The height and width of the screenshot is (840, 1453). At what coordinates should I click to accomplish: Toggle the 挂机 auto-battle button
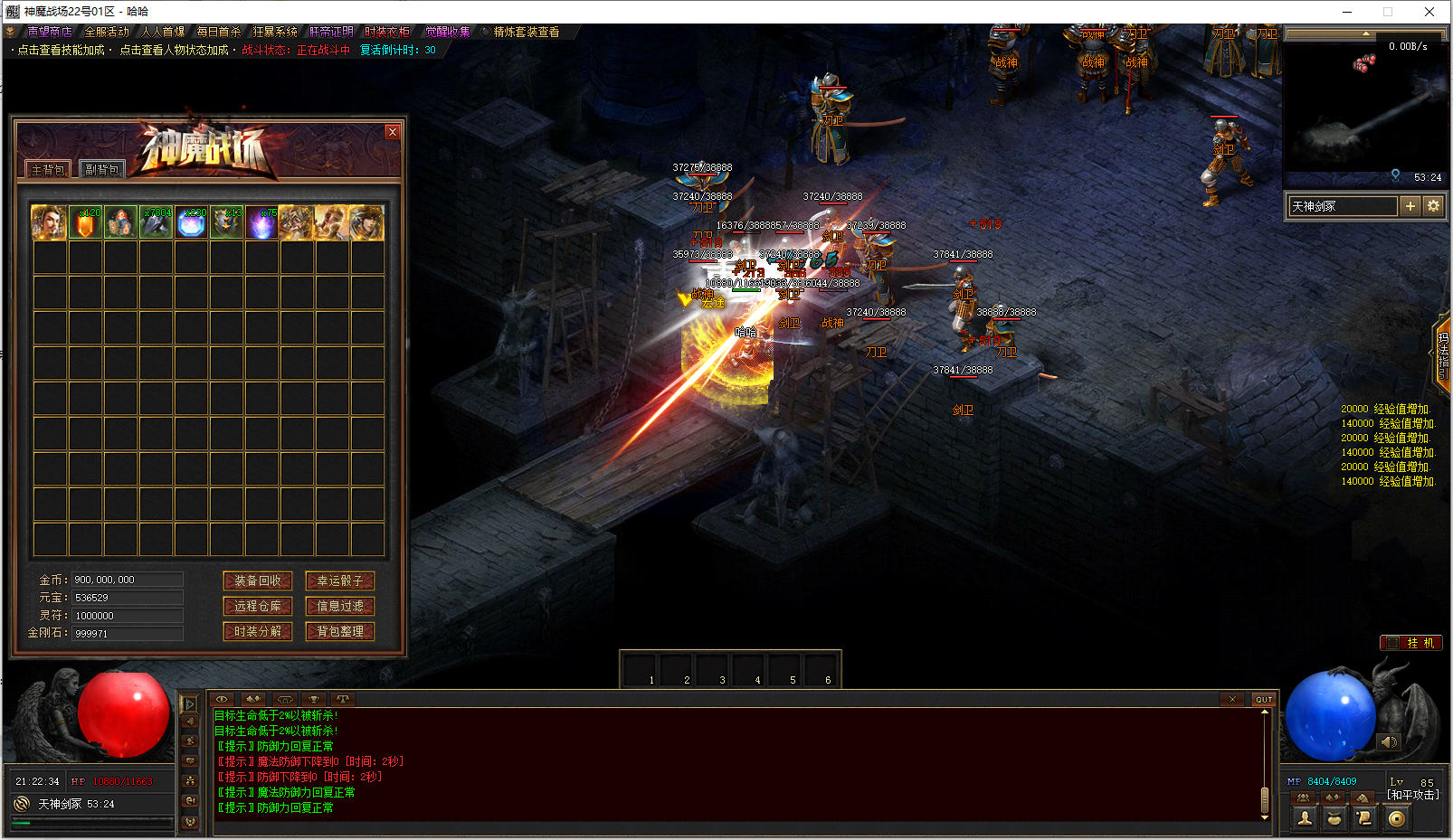tap(1411, 643)
